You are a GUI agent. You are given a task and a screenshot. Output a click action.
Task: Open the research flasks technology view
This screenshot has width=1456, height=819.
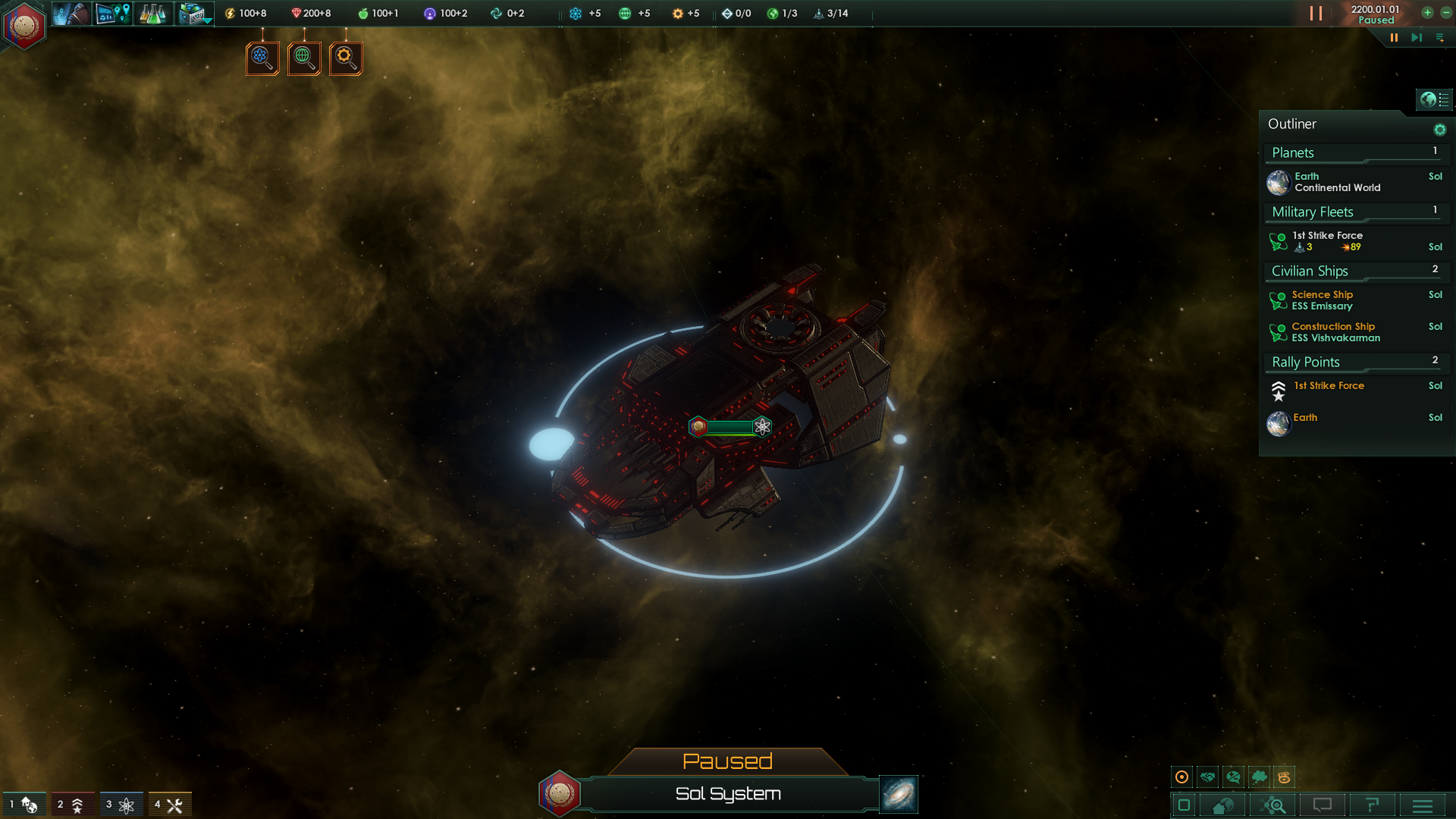[x=152, y=14]
